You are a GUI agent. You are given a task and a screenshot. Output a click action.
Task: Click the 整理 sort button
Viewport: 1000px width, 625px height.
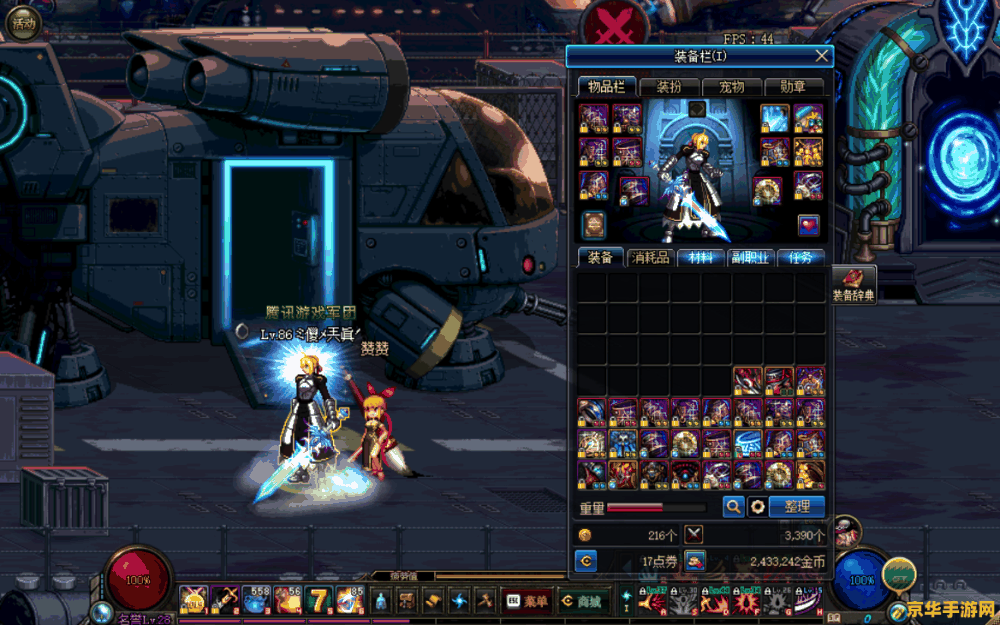(x=798, y=507)
